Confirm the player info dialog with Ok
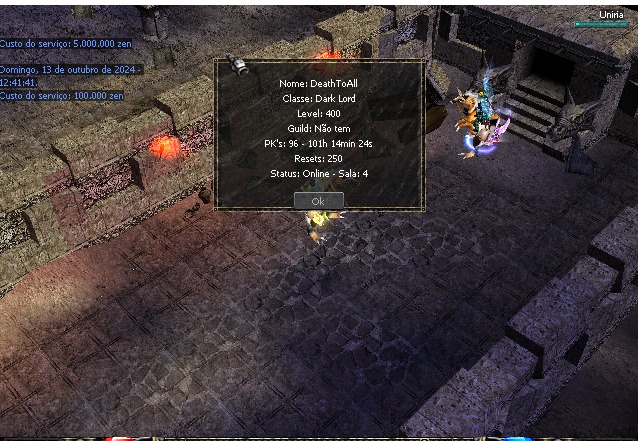The height and width of the screenshot is (441, 638). click(318, 200)
